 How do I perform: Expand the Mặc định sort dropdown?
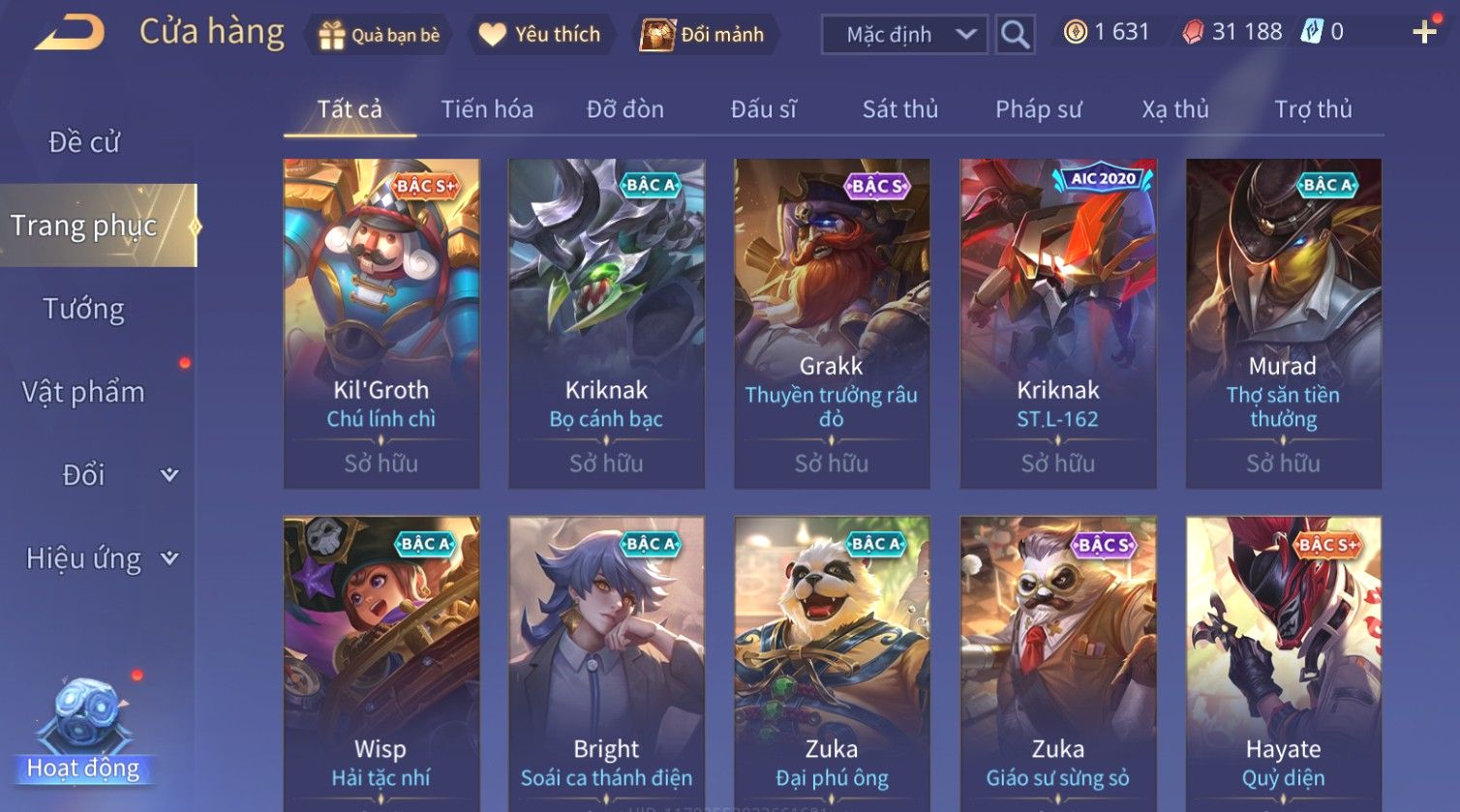904,35
